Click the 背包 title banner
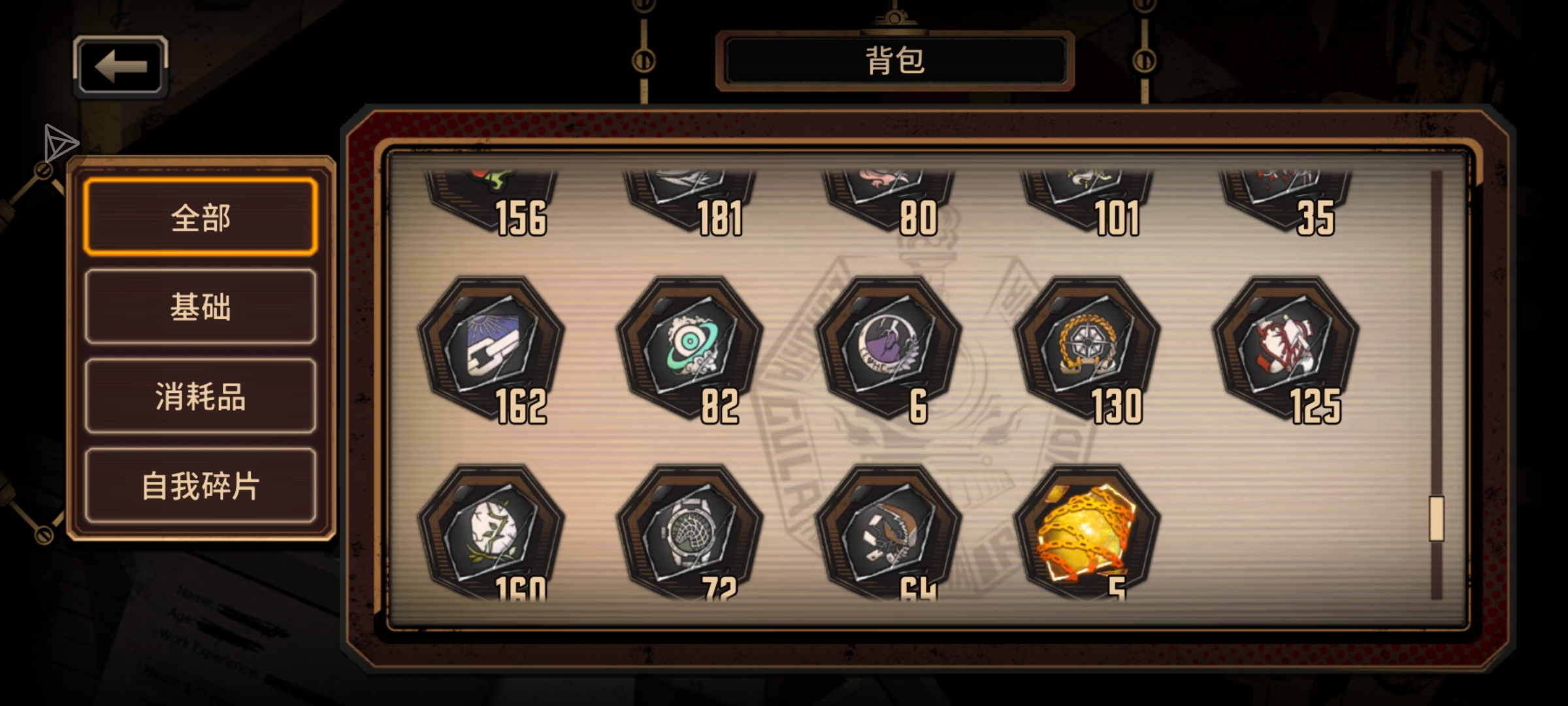 tap(895, 59)
